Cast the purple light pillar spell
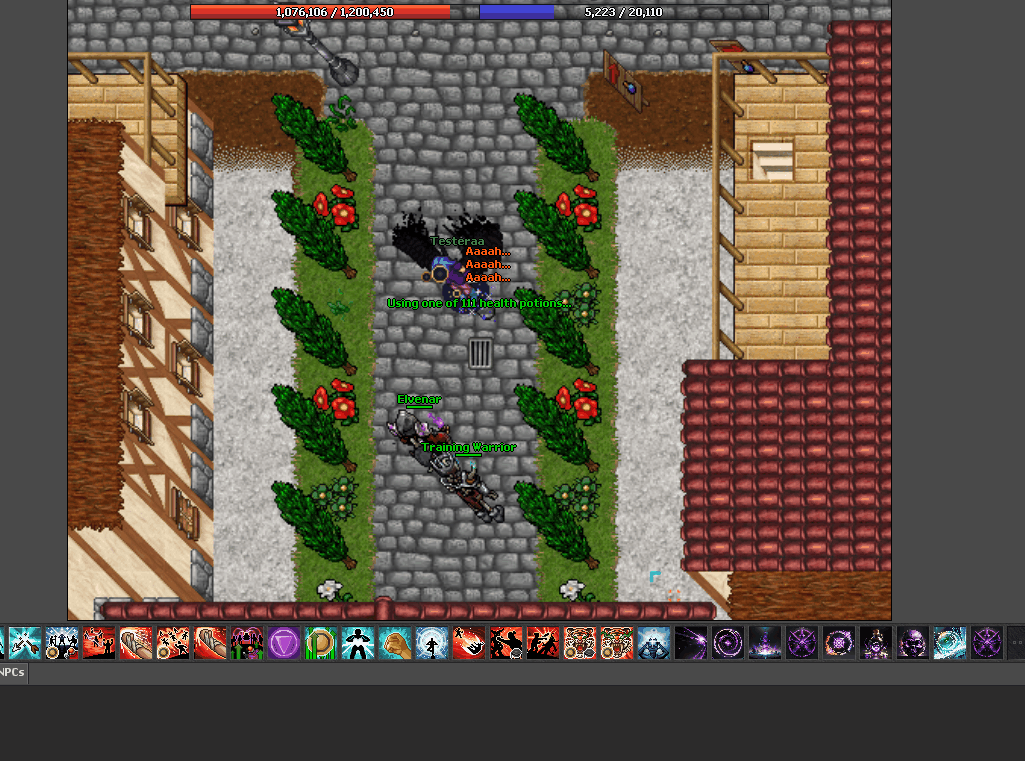Screen dimensions: 1025x761 point(765,643)
